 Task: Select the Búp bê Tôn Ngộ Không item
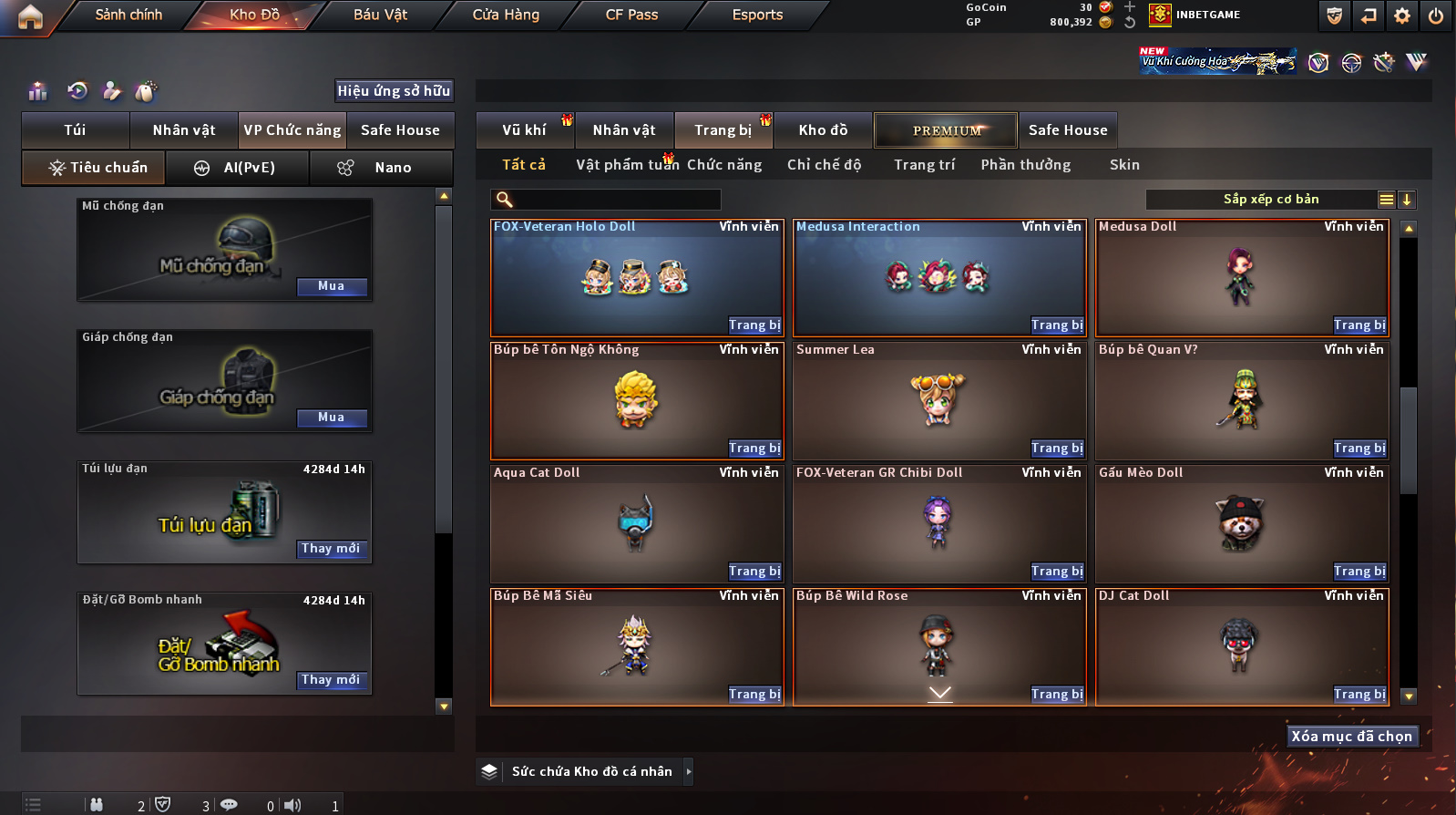coord(636,401)
